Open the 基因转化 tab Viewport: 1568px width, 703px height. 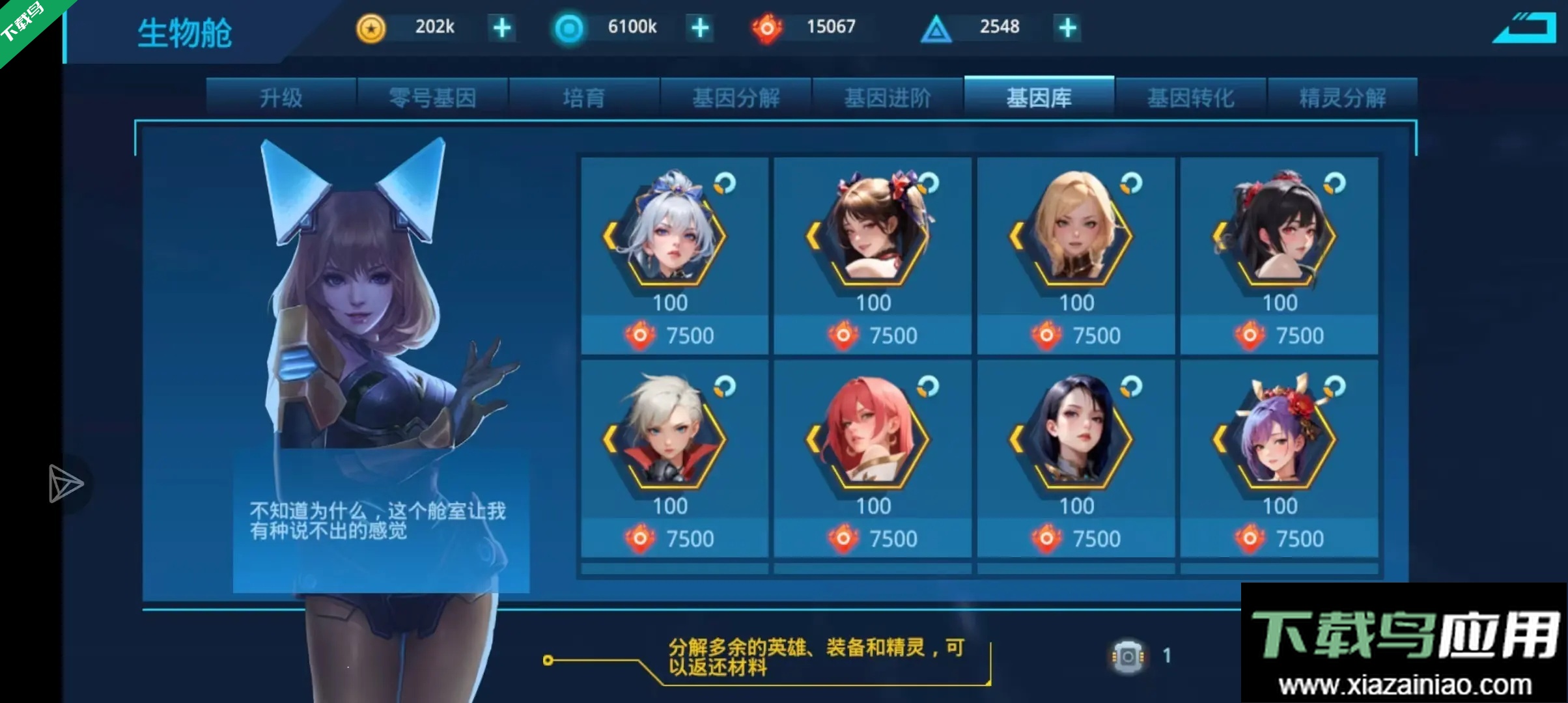1190,96
